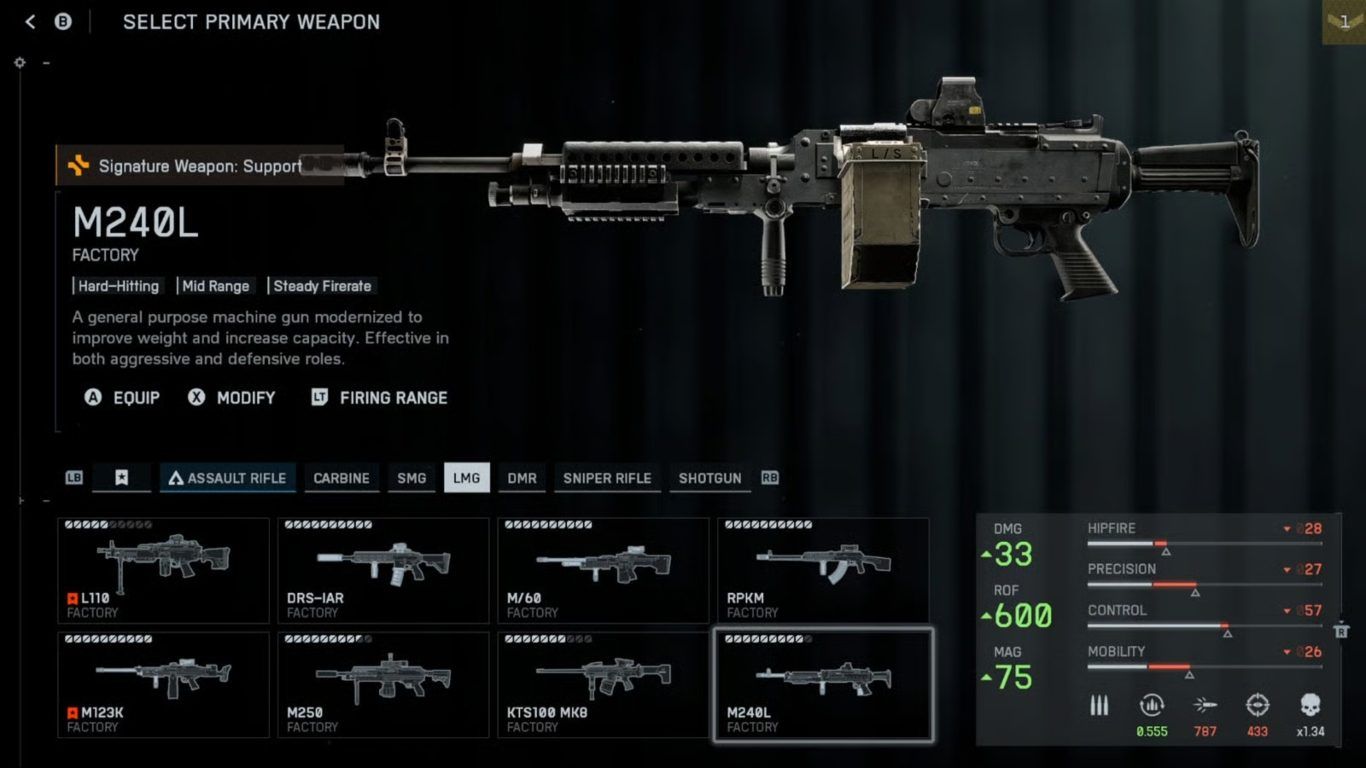
Task: Switch to the Assault Rifle tab
Action: coord(226,478)
